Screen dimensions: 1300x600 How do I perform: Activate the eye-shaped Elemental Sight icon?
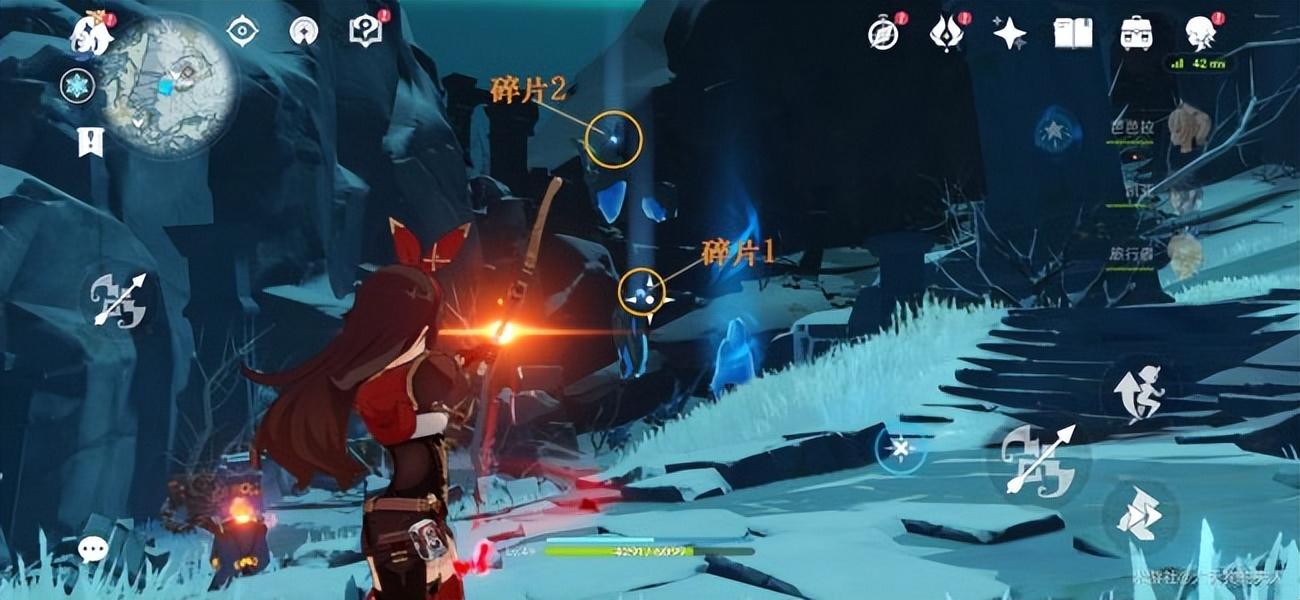(242, 31)
